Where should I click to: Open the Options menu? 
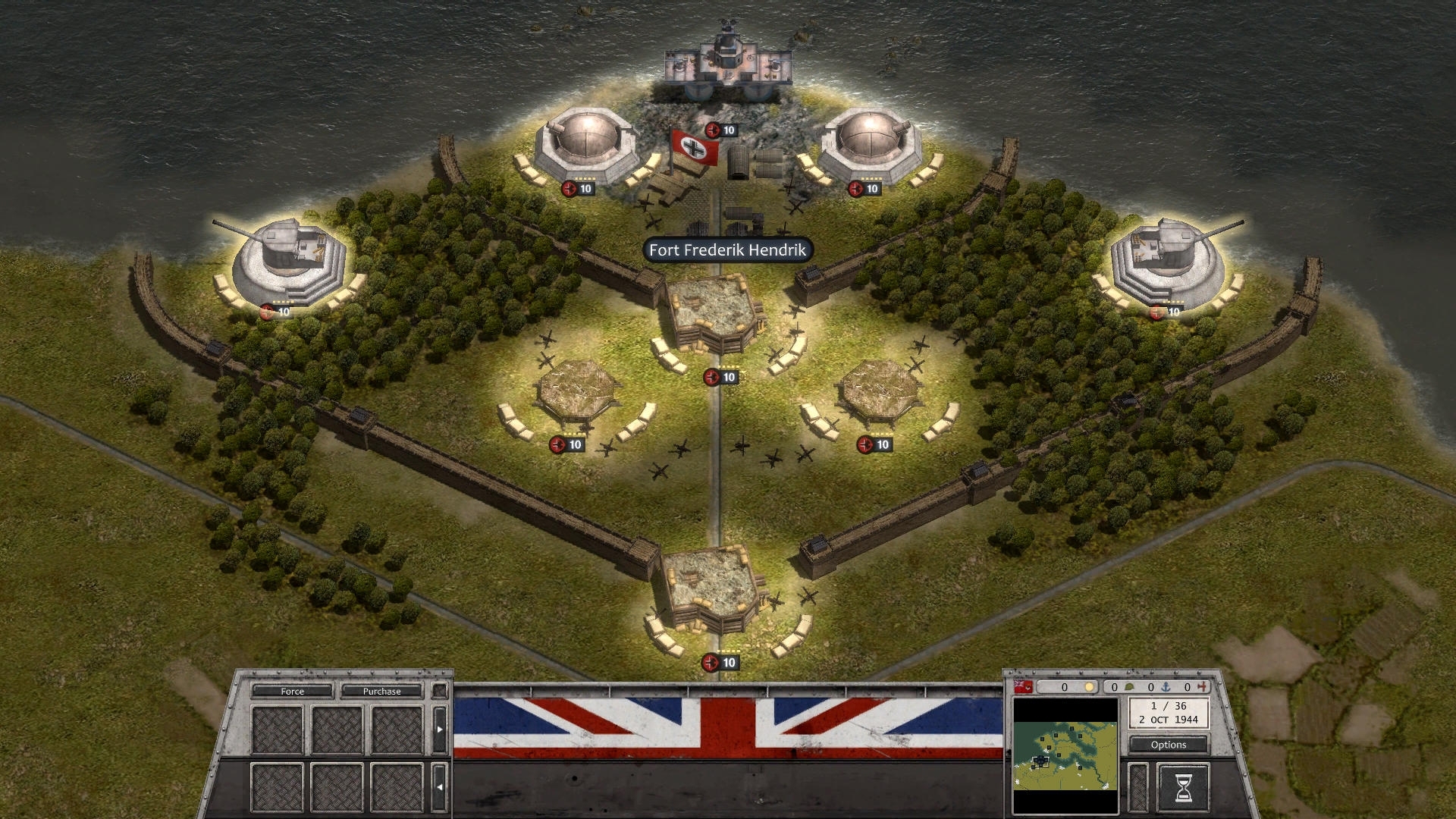pyautogui.click(x=1168, y=745)
